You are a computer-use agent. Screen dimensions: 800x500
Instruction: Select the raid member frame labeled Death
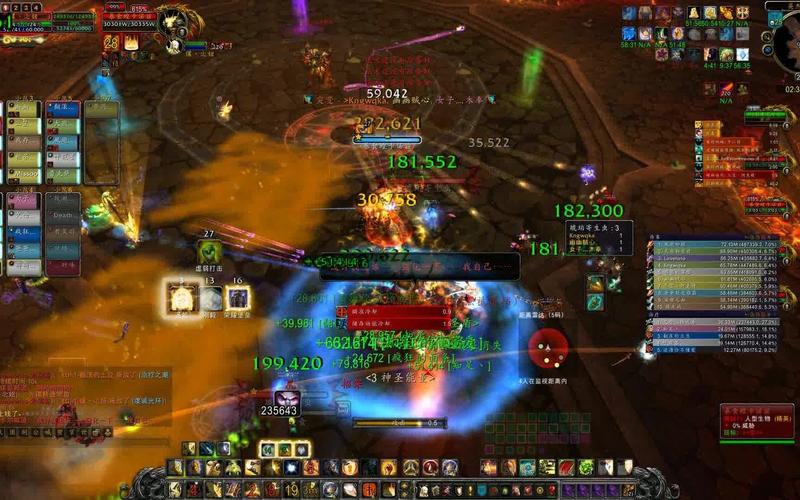[x=62, y=213]
